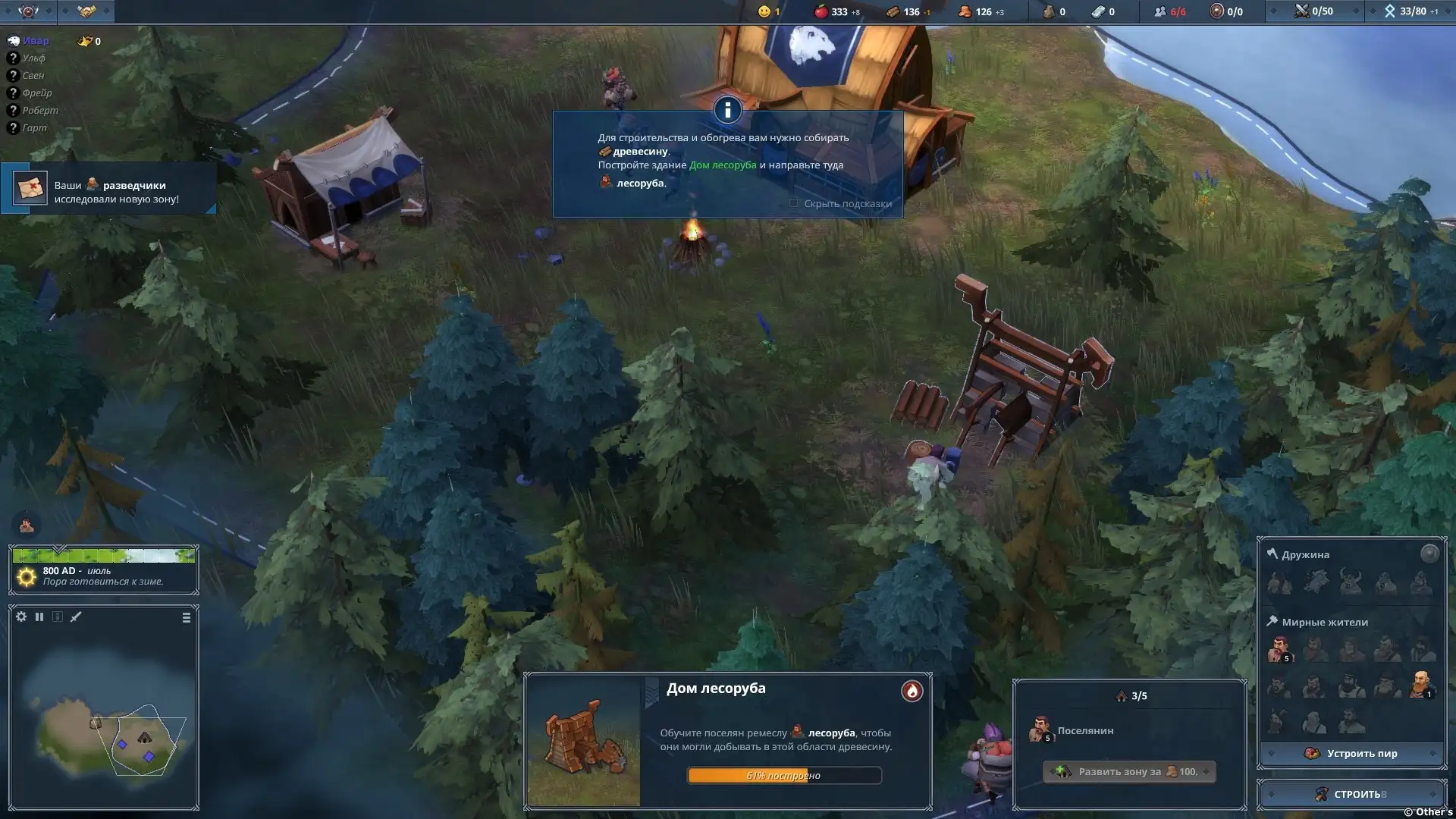Open the clan shield panel in top bar
This screenshot has width=1456, height=819.
(x=28, y=11)
